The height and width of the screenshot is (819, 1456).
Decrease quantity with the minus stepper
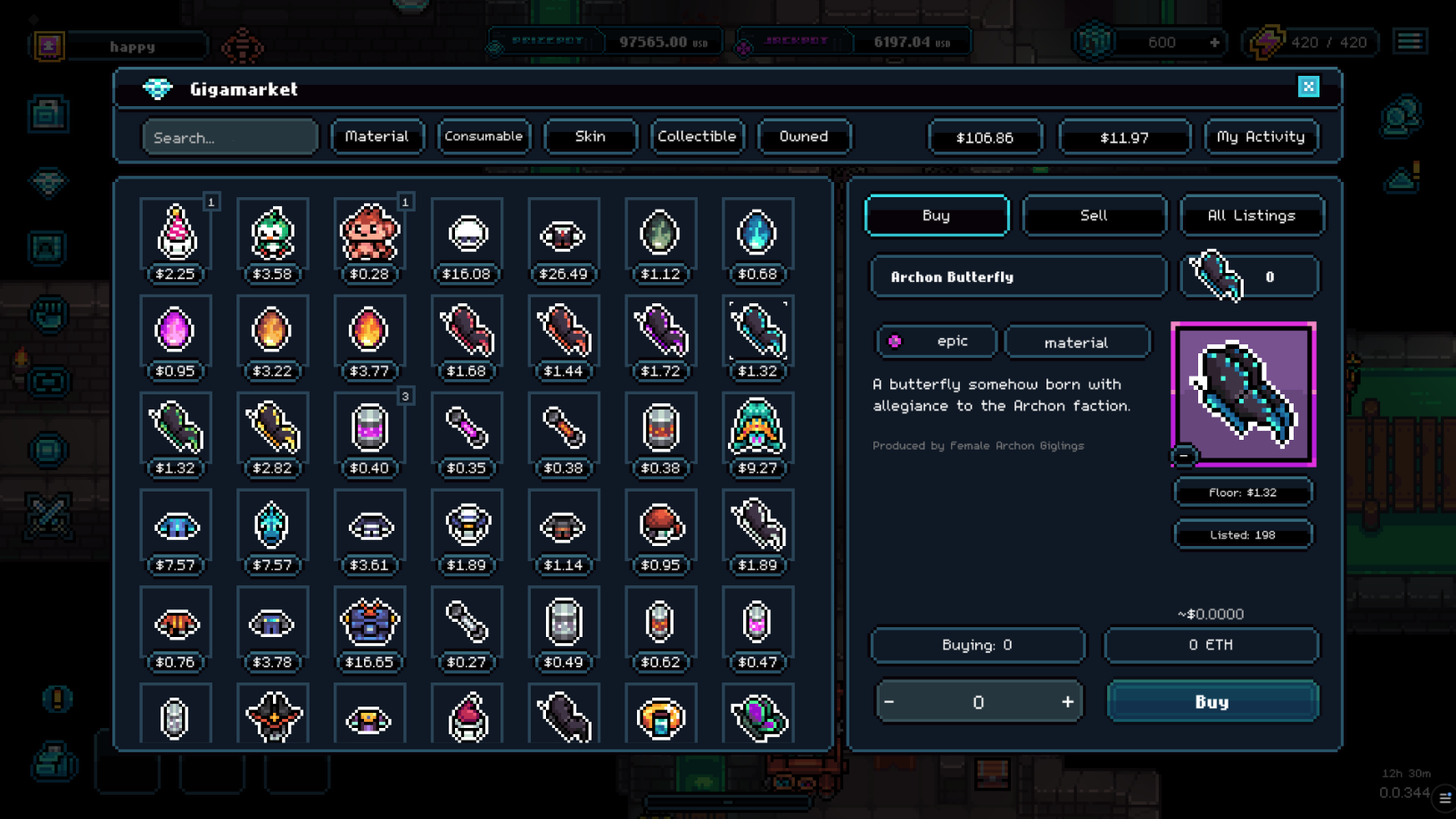click(x=889, y=701)
